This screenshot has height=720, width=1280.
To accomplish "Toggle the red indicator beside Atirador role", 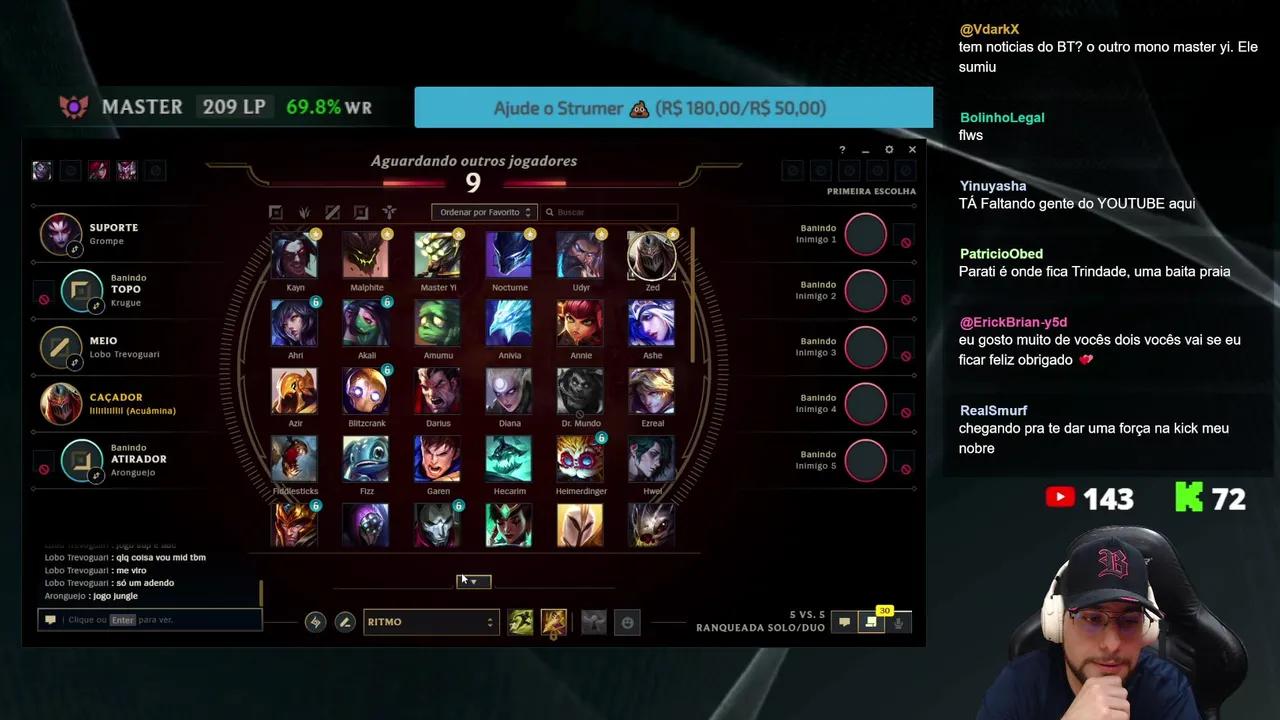I will coord(43,467).
